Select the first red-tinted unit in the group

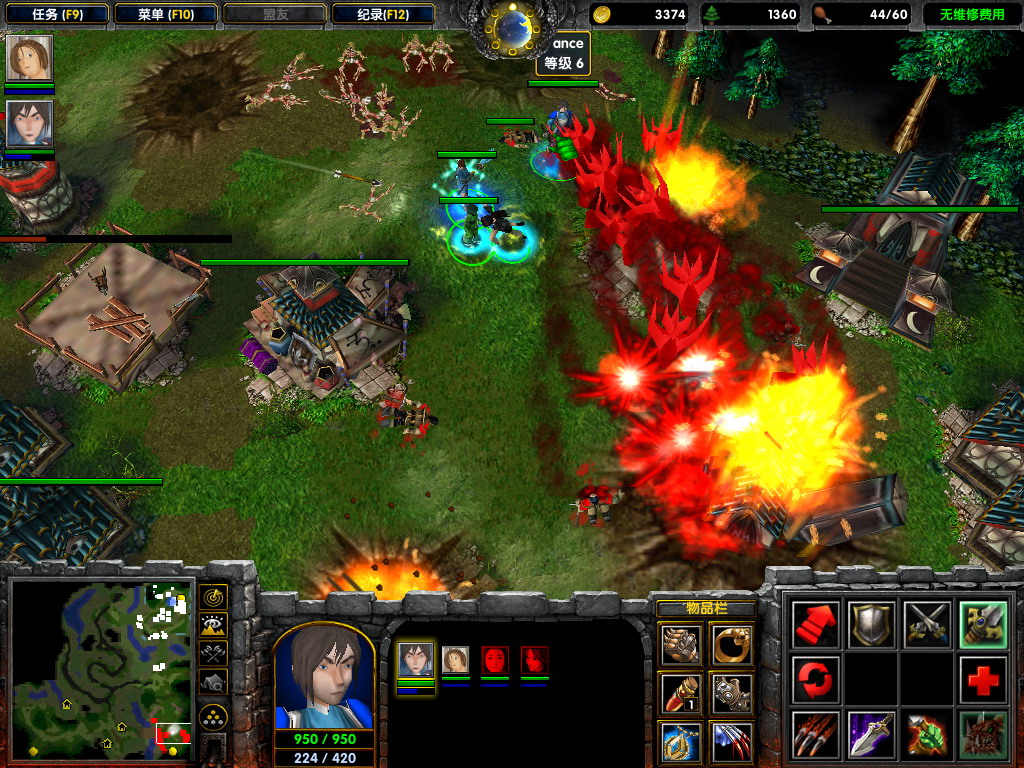click(x=495, y=660)
